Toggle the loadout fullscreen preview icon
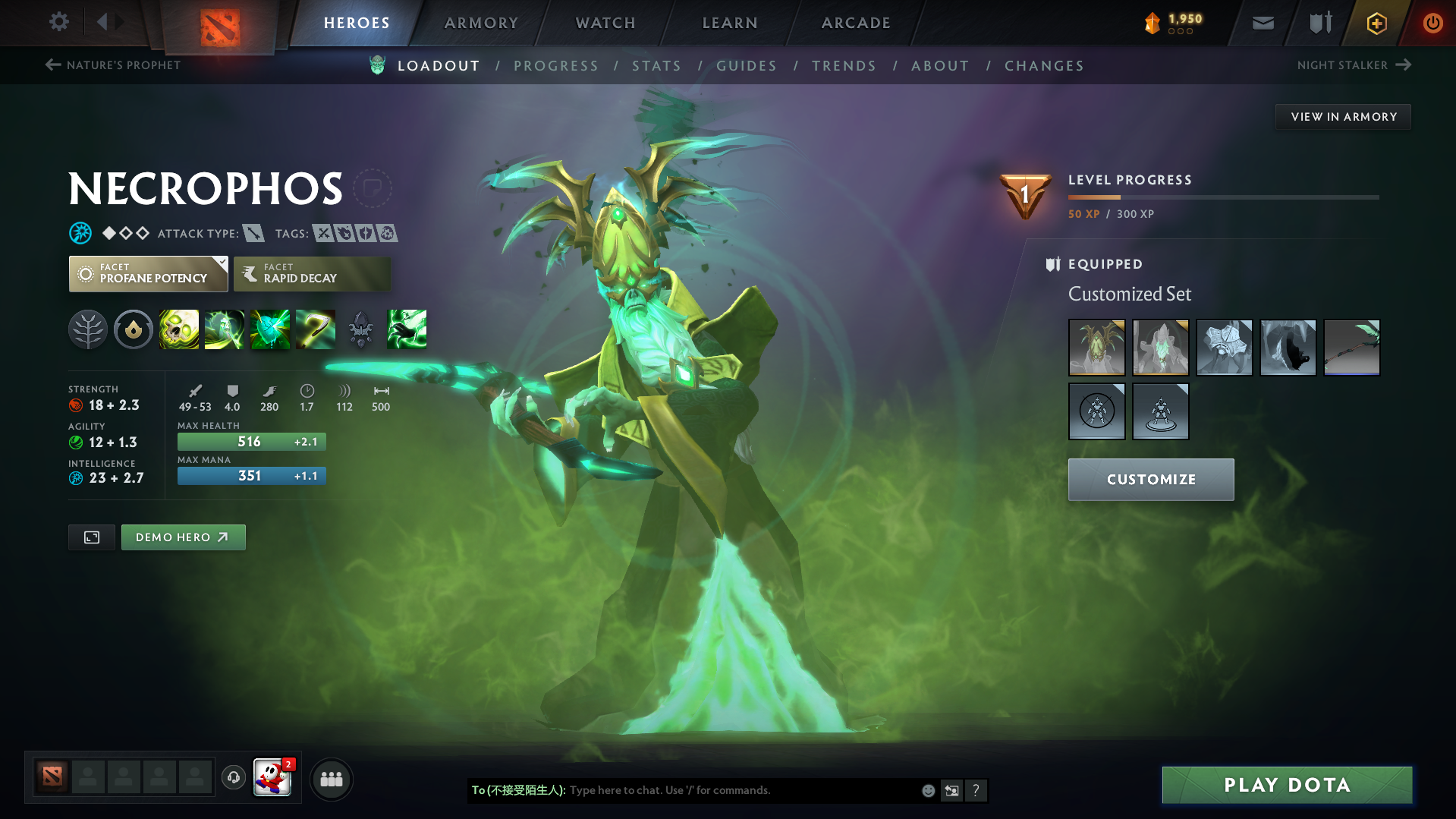Screen dimensions: 1456x819 pyautogui.click(x=91, y=537)
